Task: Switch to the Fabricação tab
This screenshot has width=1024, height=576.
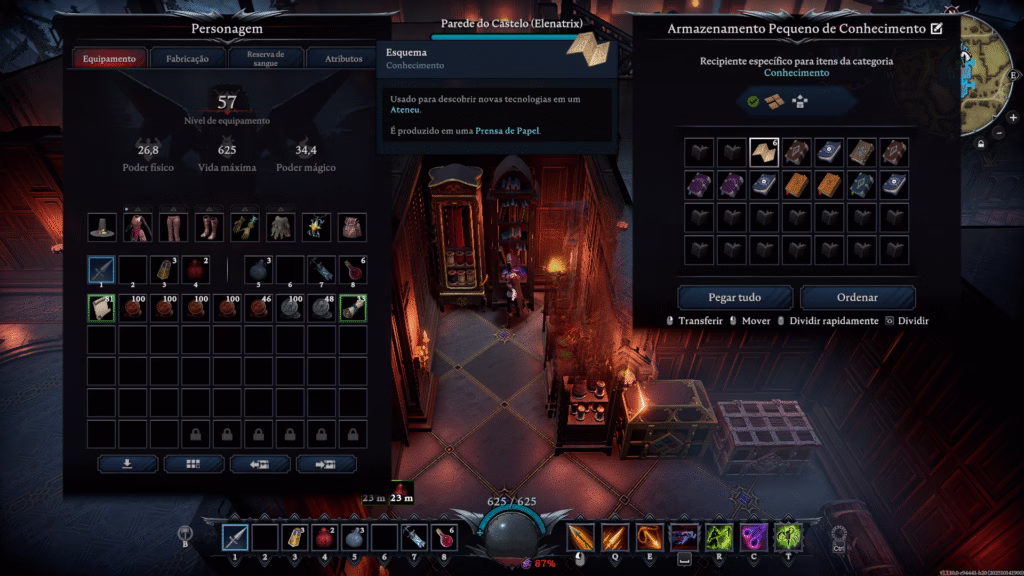Action: click(188, 59)
